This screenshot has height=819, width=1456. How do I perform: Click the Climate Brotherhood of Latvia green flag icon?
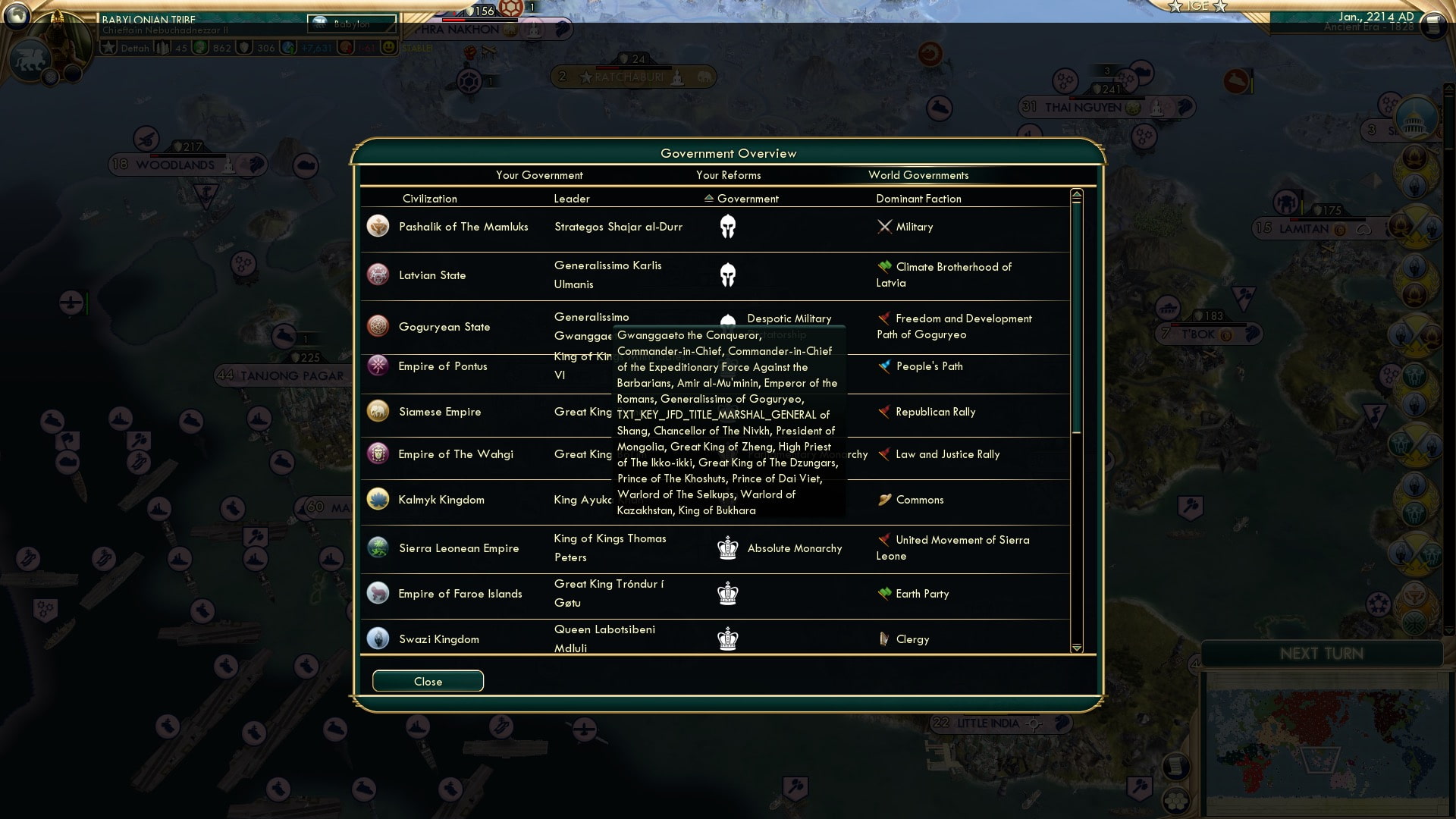click(x=883, y=267)
